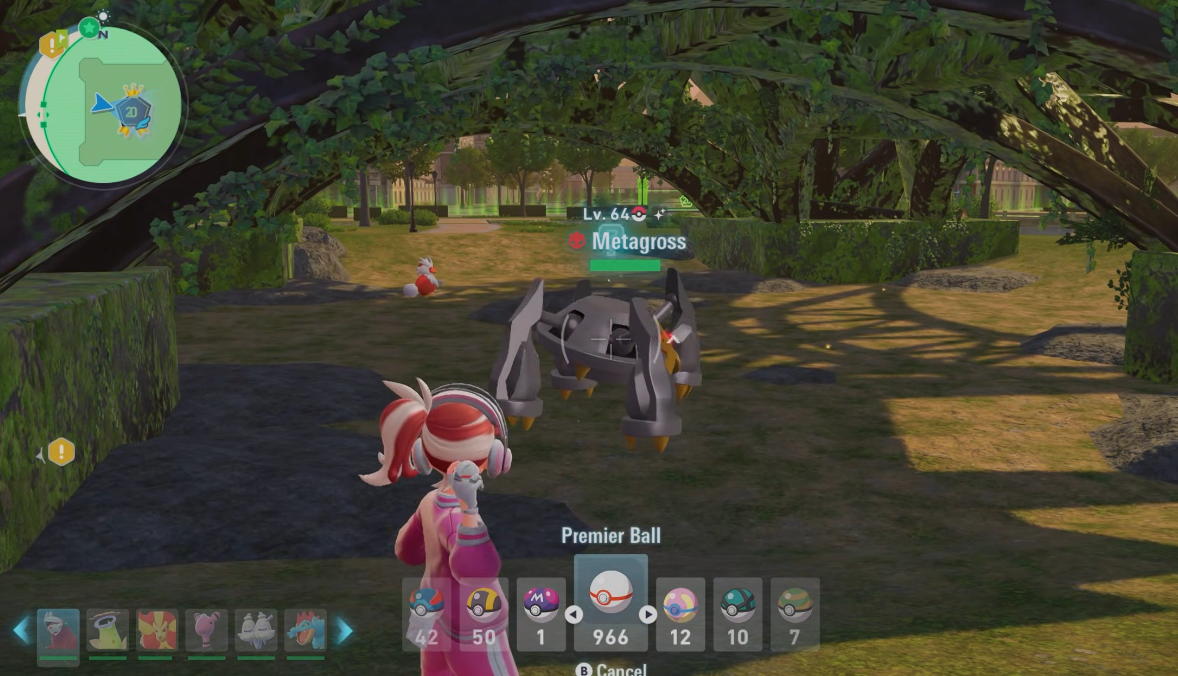The width and height of the screenshot is (1178, 676).
Task: Select the first party Pokémon portrait
Action: [58, 632]
